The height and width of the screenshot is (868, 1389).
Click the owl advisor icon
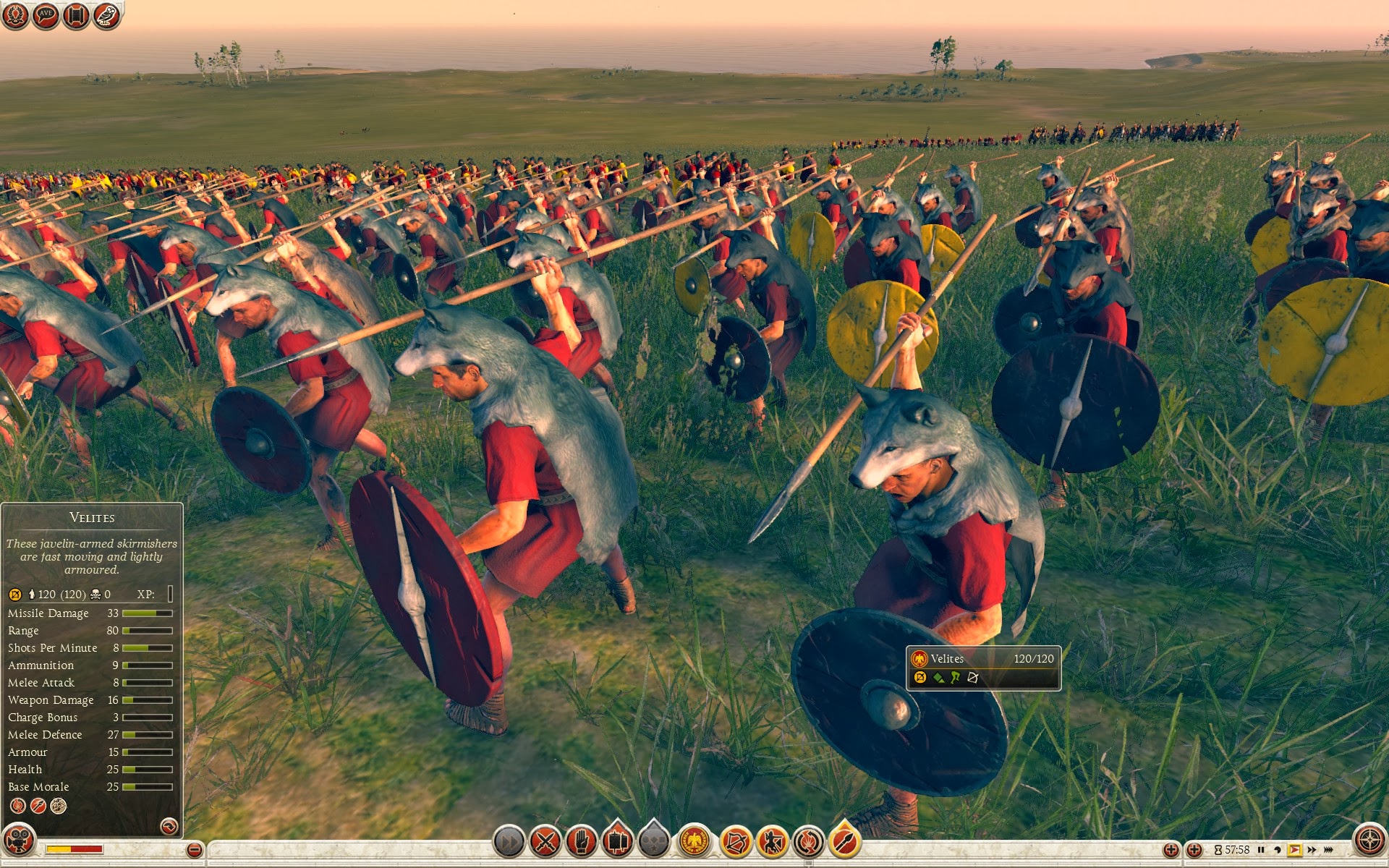106,14
